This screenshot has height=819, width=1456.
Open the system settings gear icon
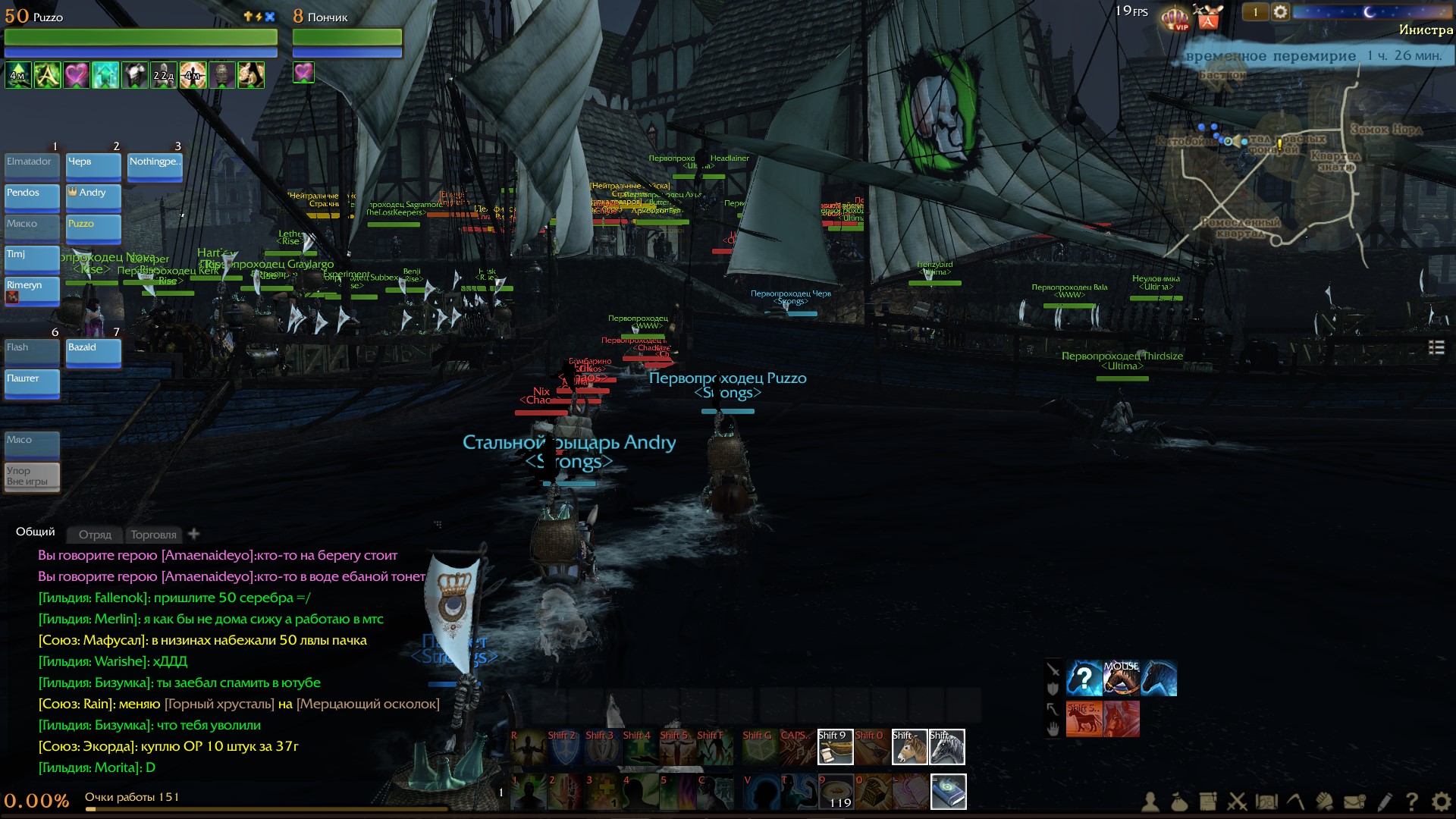pos(1441,802)
